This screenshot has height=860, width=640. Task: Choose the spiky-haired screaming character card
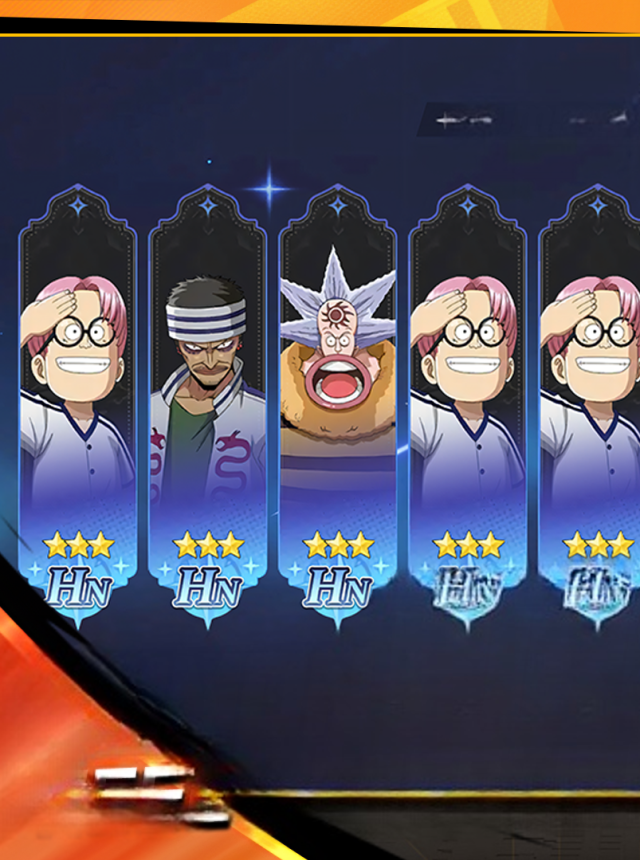point(337,400)
